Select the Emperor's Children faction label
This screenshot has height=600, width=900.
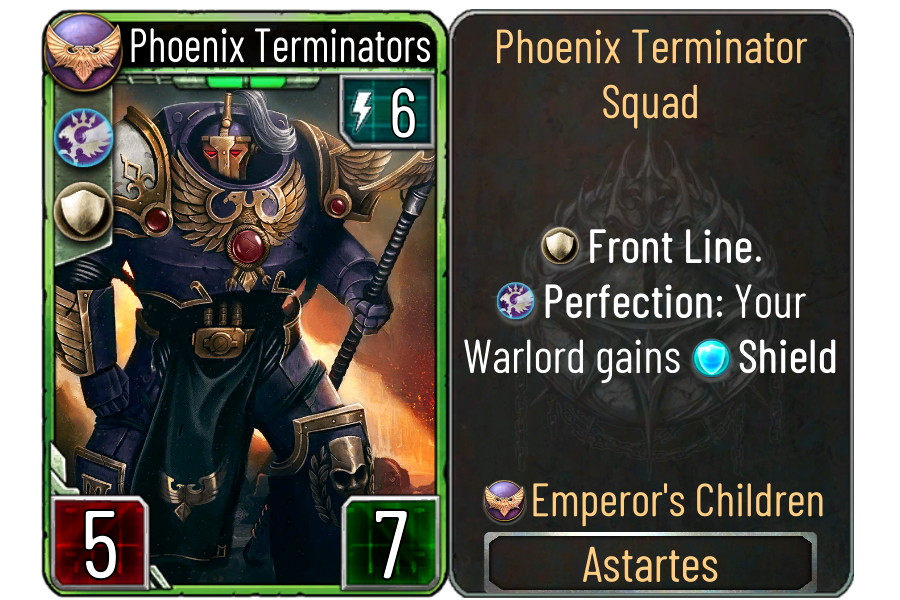tap(678, 501)
